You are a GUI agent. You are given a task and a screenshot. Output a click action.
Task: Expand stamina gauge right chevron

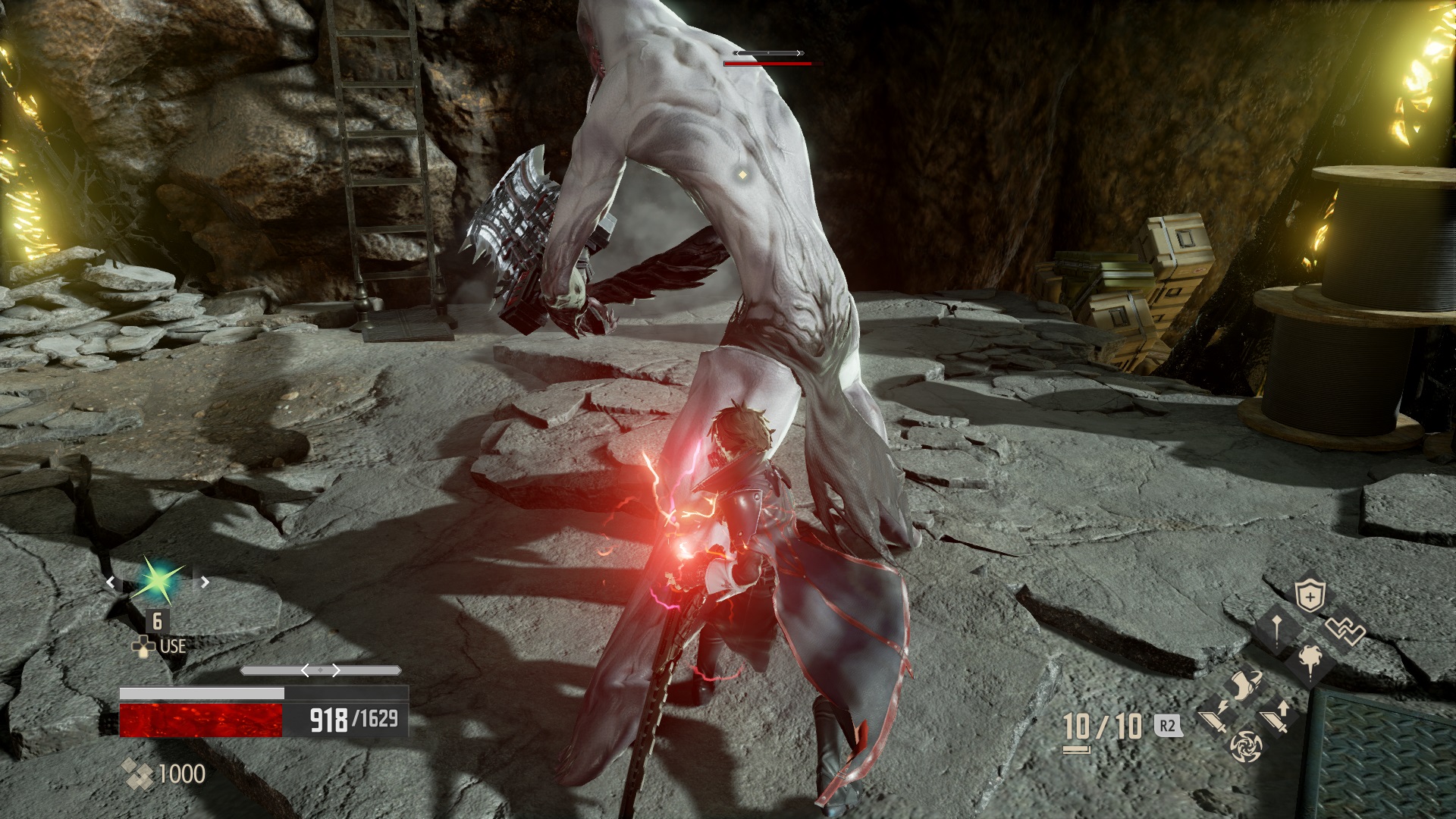tap(336, 670)
